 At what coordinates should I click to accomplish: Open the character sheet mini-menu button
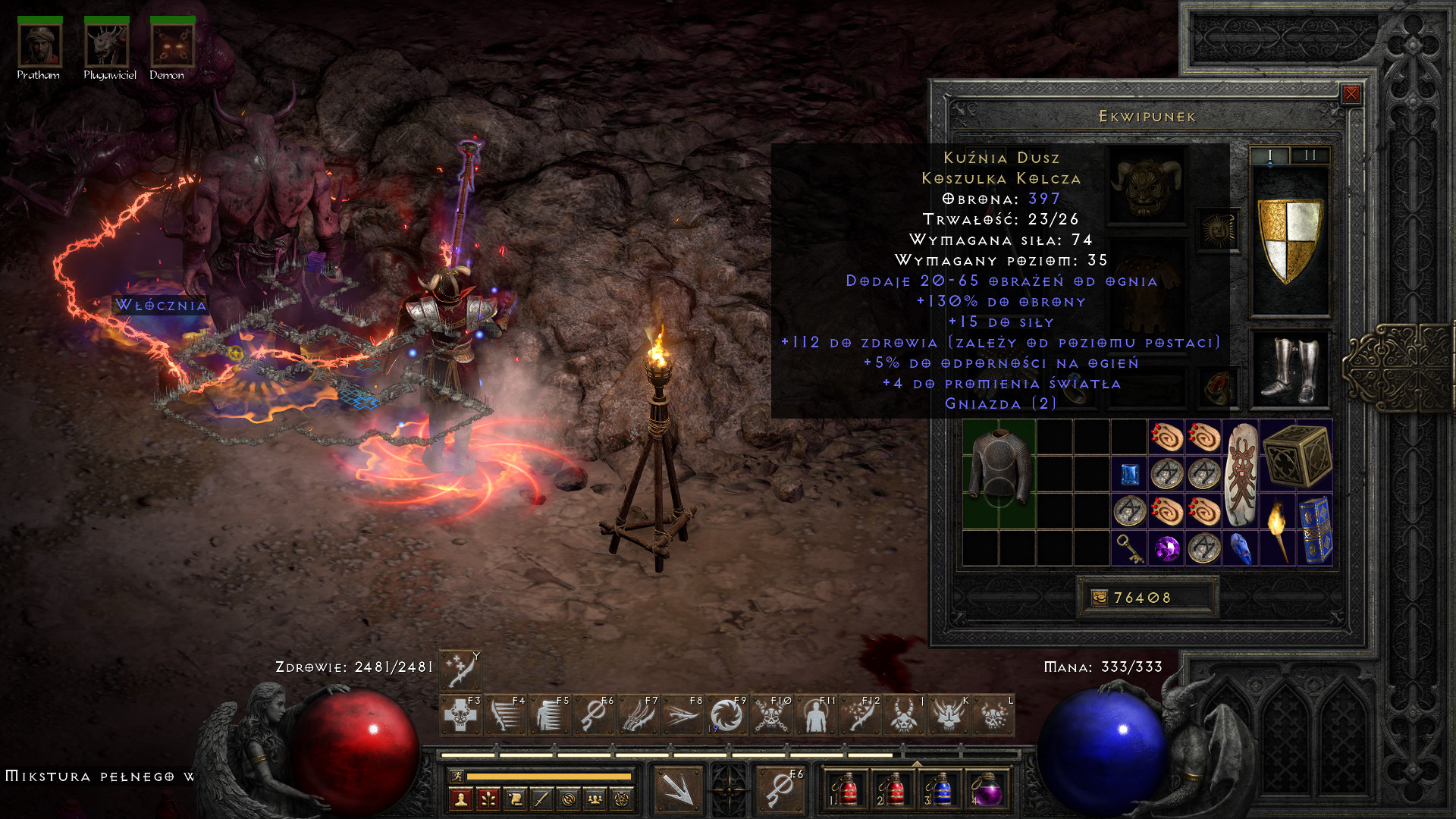click(460, 799)
